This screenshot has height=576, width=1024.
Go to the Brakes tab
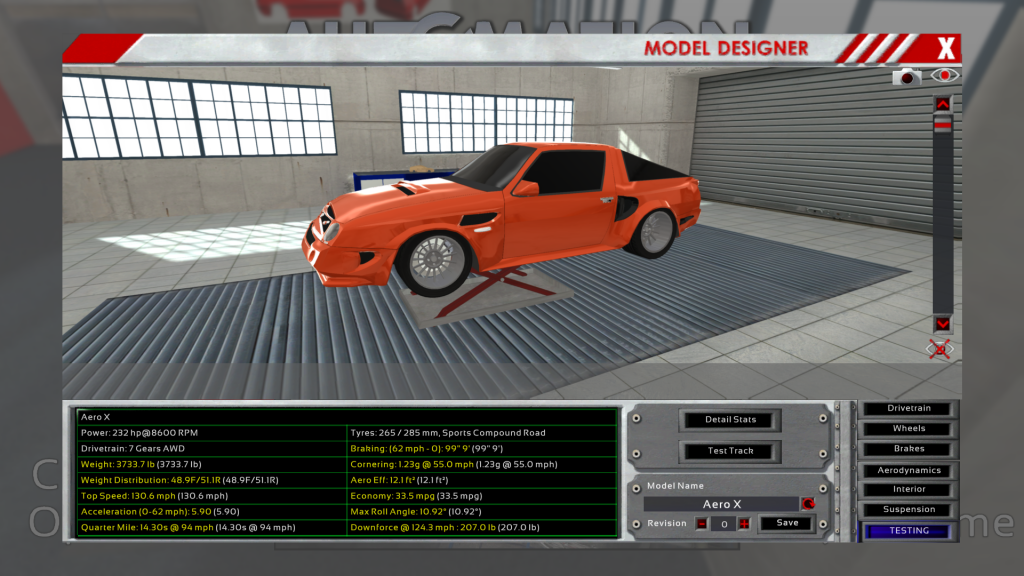(909, 449)
